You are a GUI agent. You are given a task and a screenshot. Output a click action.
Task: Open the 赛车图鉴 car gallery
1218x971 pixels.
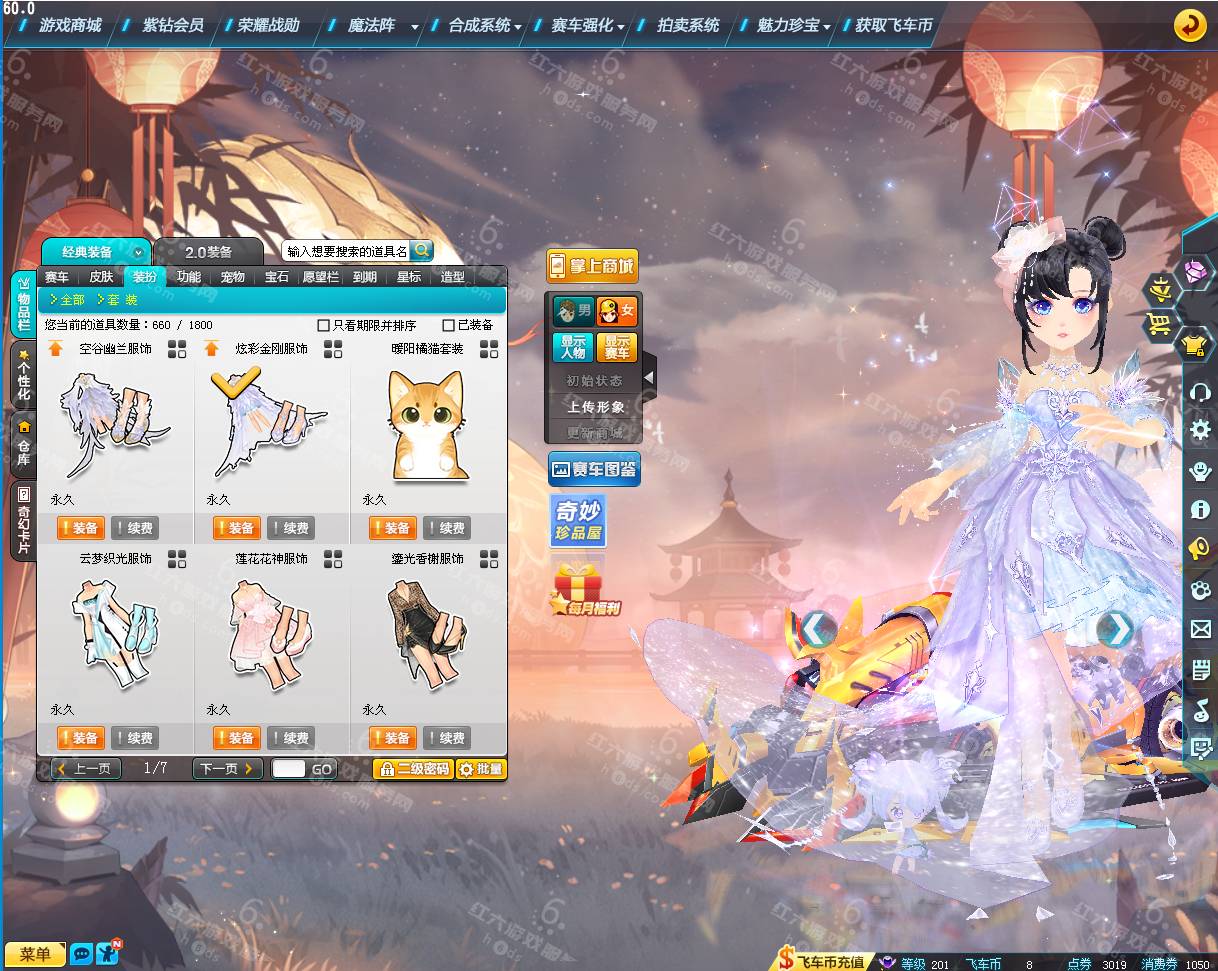(594, 469)
